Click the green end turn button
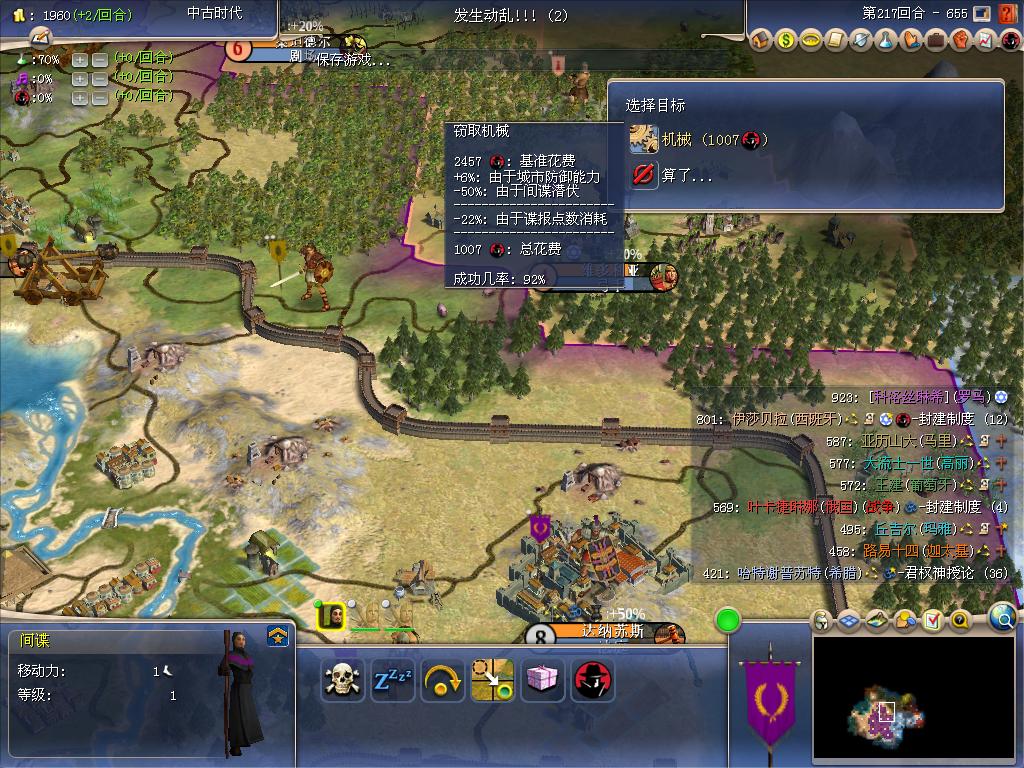The height and width of the screenshot is (768, 1024). tap(728, 621)
